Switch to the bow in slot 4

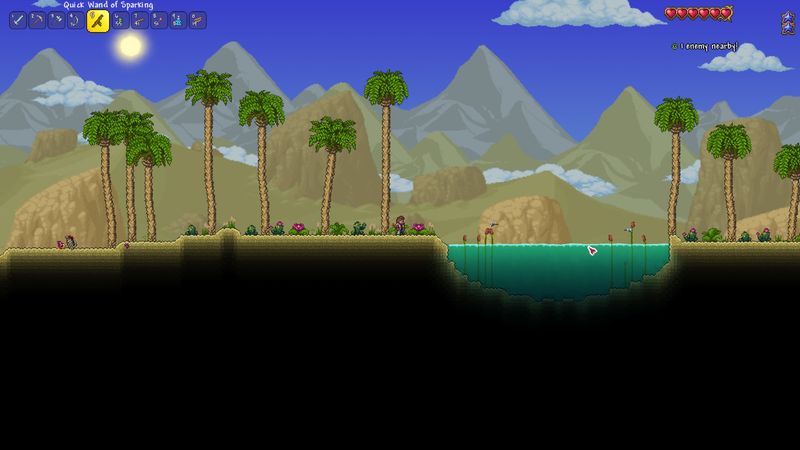(76, 20)
